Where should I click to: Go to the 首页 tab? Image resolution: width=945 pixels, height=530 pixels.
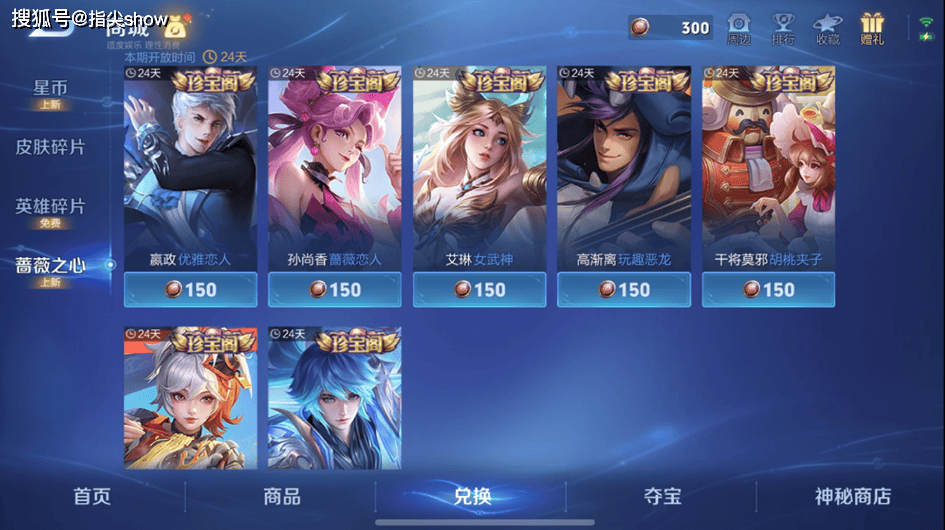coord(92,496)
